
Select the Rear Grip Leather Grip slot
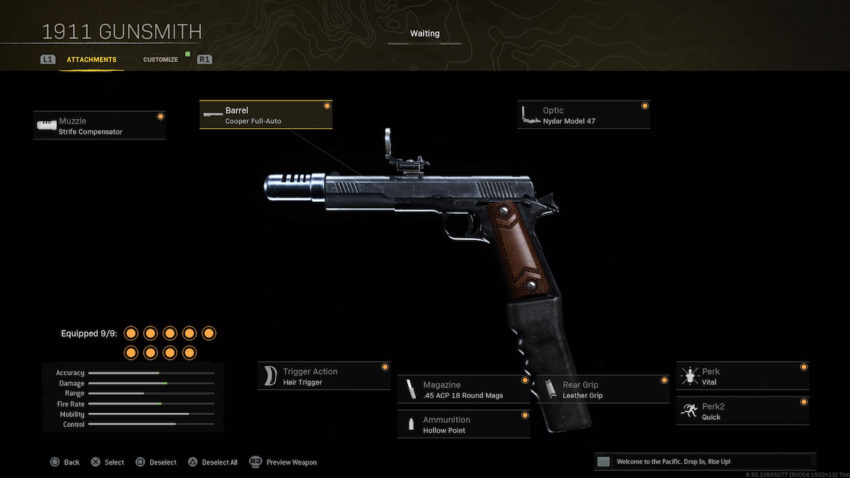(x=603, y=389)
